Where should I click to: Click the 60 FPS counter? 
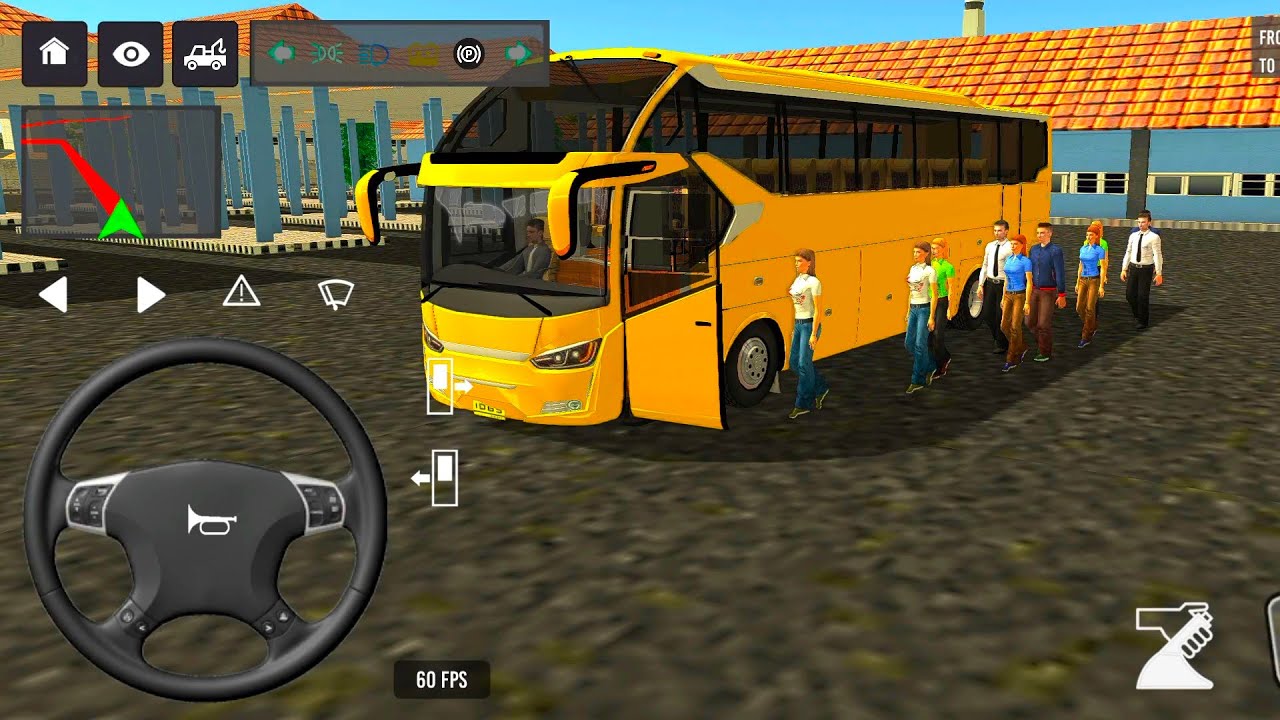point(440,677)
